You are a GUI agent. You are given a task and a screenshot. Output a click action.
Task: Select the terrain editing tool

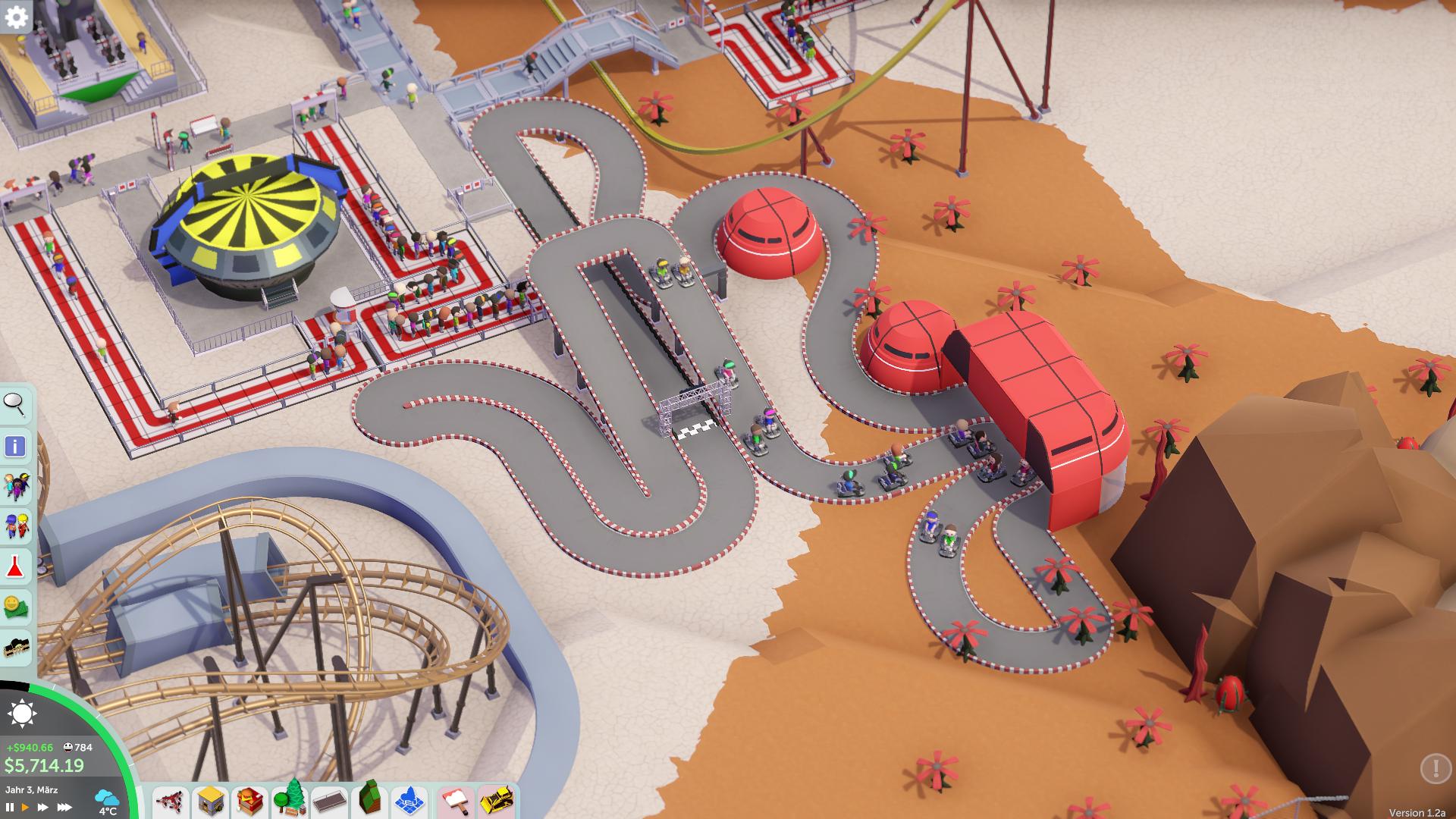point(370,801)
